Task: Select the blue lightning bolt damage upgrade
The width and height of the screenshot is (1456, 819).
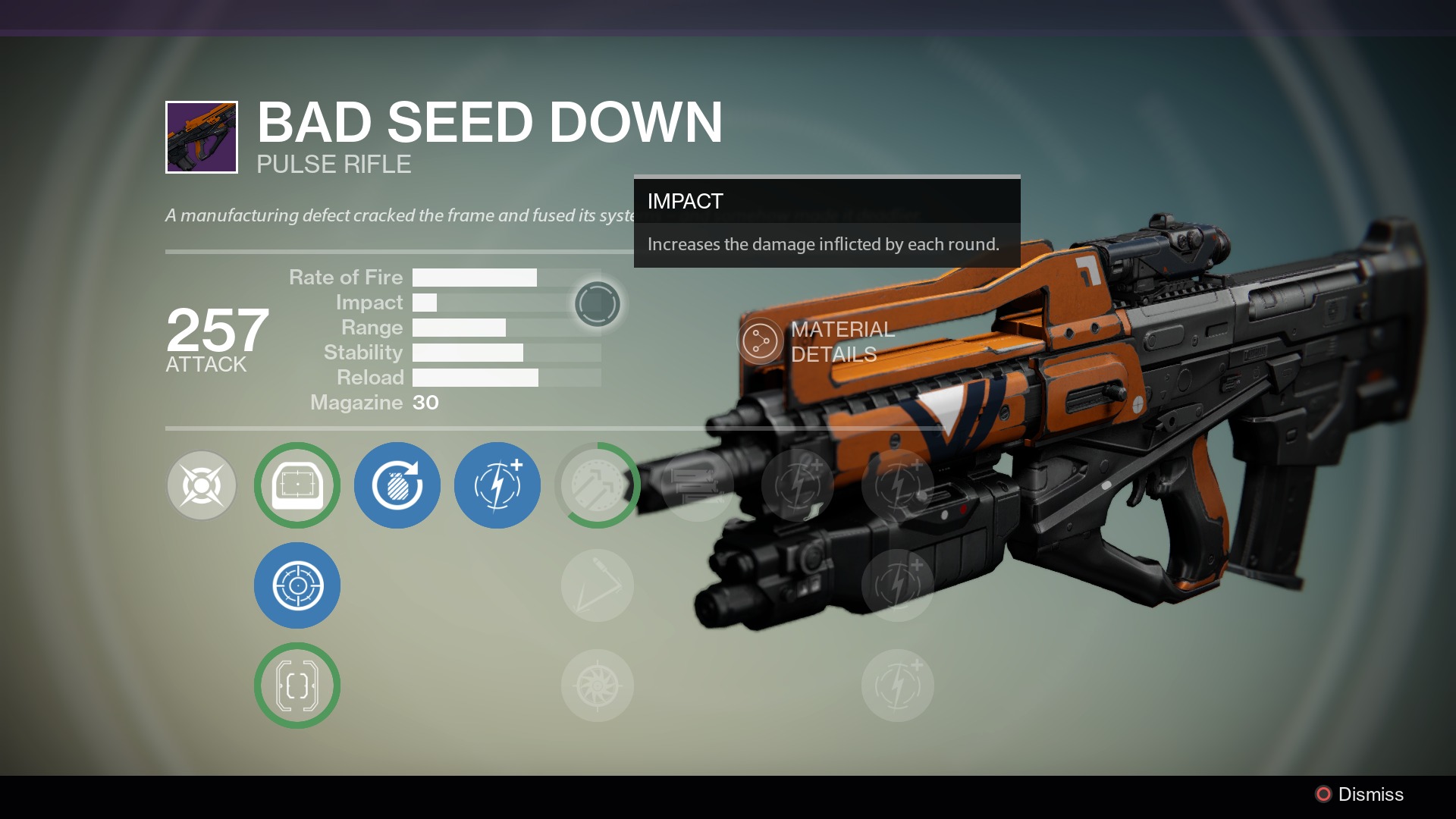Action: 497,485
